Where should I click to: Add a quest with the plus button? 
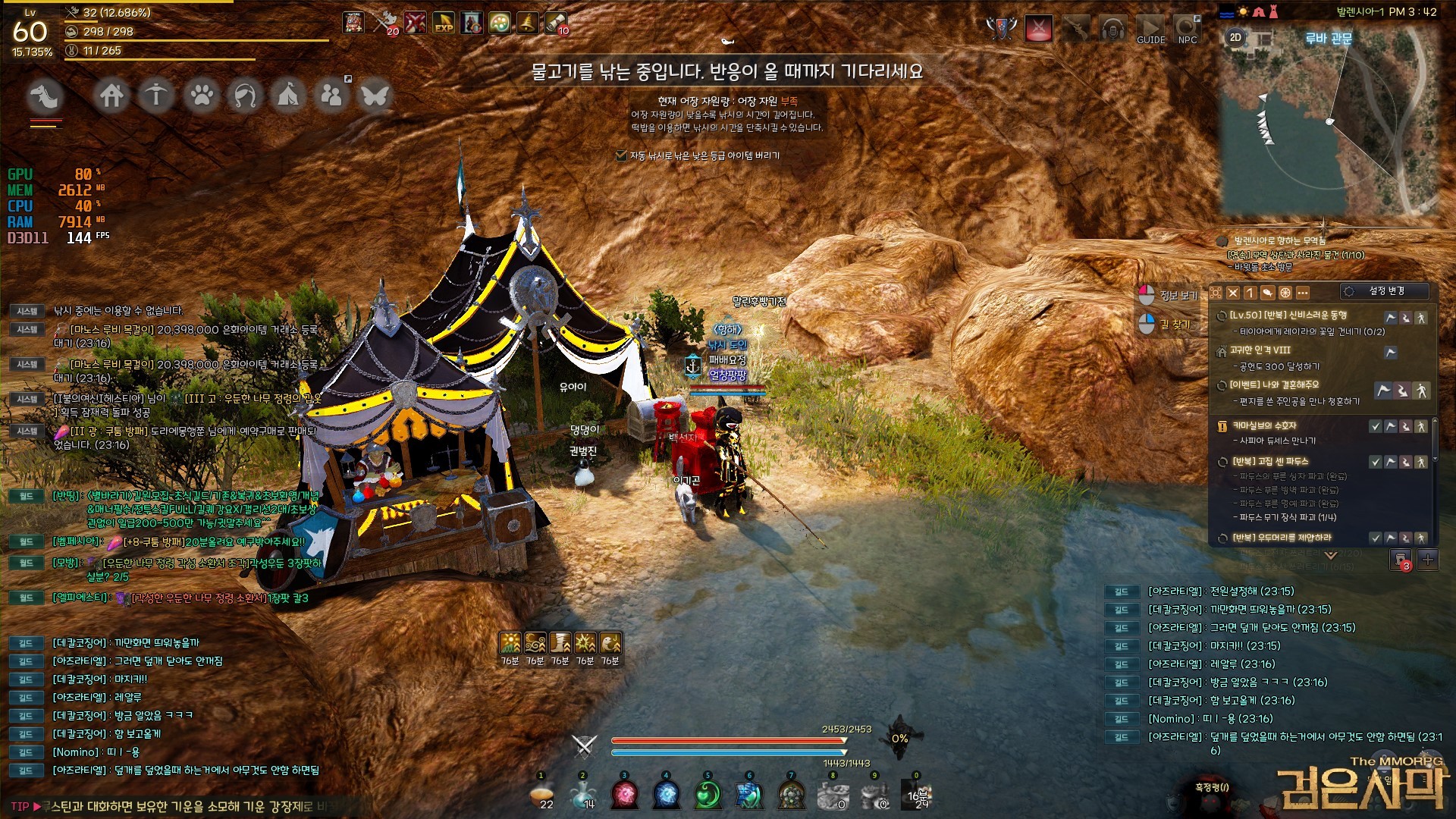point(1428,560)
